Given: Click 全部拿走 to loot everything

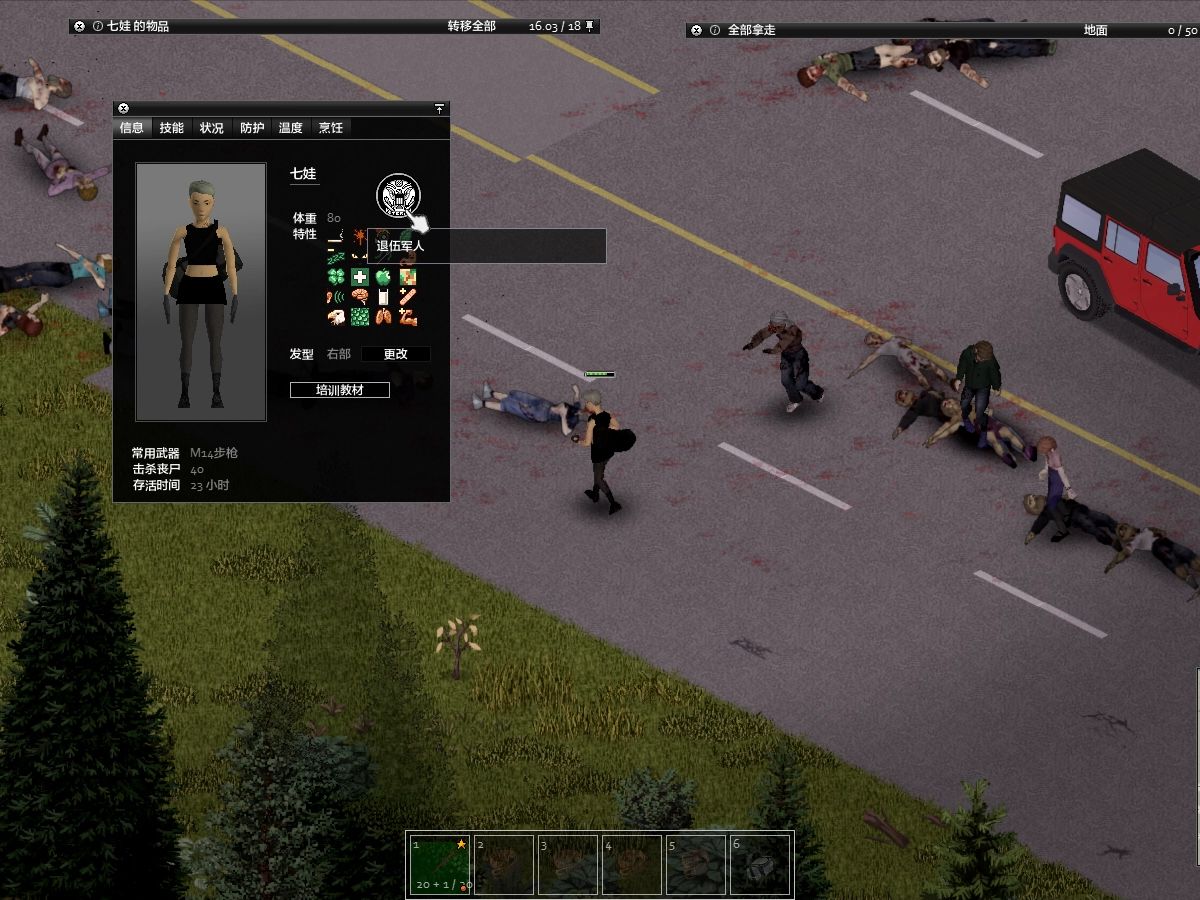Looking at the screenshot, I should (751, 30).
